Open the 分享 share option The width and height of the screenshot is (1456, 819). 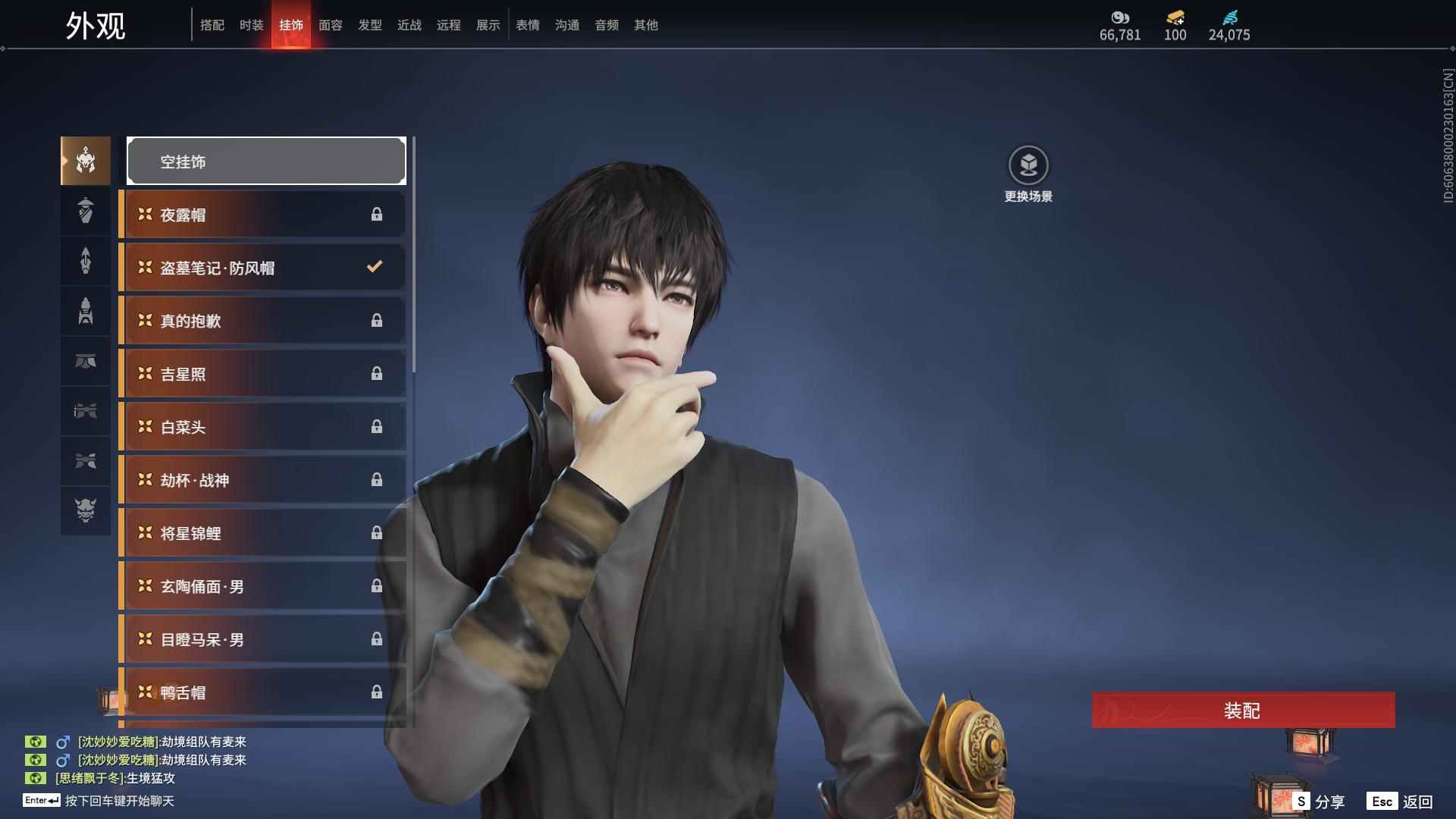coord(1319,802)
